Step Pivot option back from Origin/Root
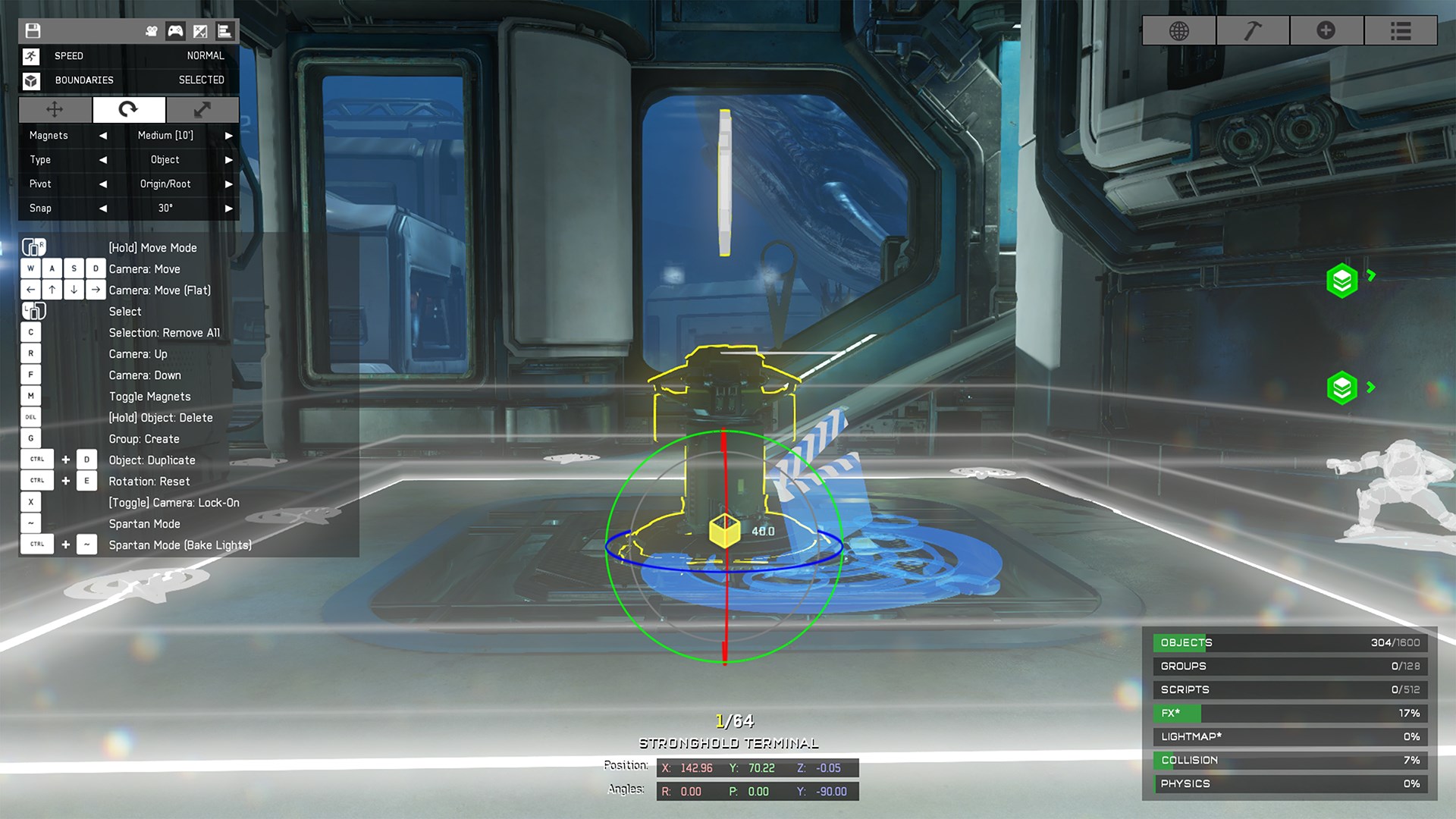This screenshot has height=819, width=1456. point(103,184)
